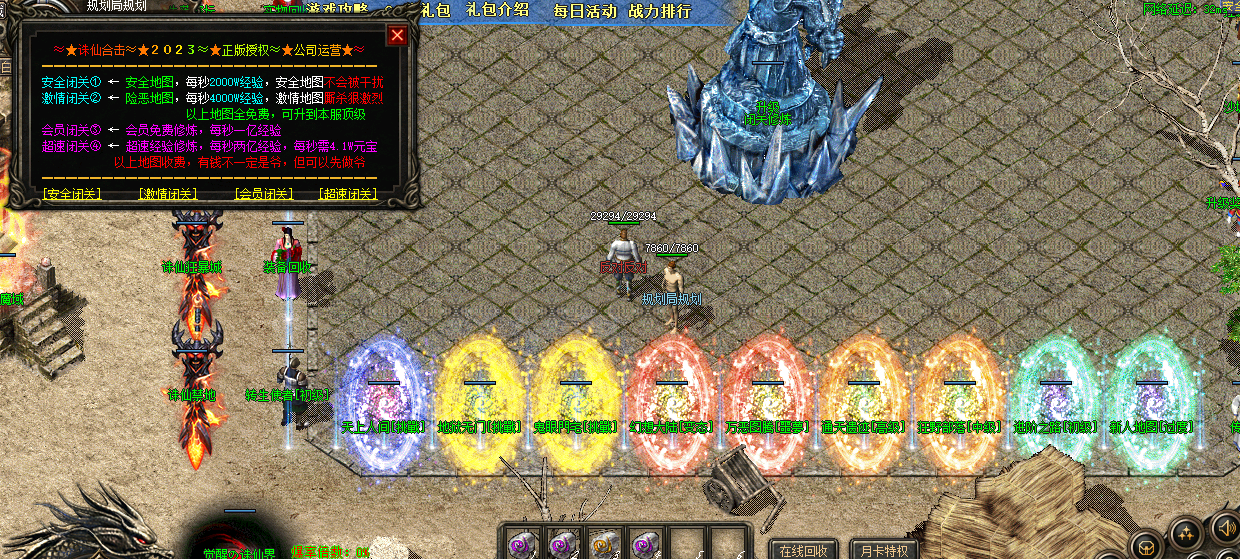Toggle the sound speaker icon

point(1224,527)
